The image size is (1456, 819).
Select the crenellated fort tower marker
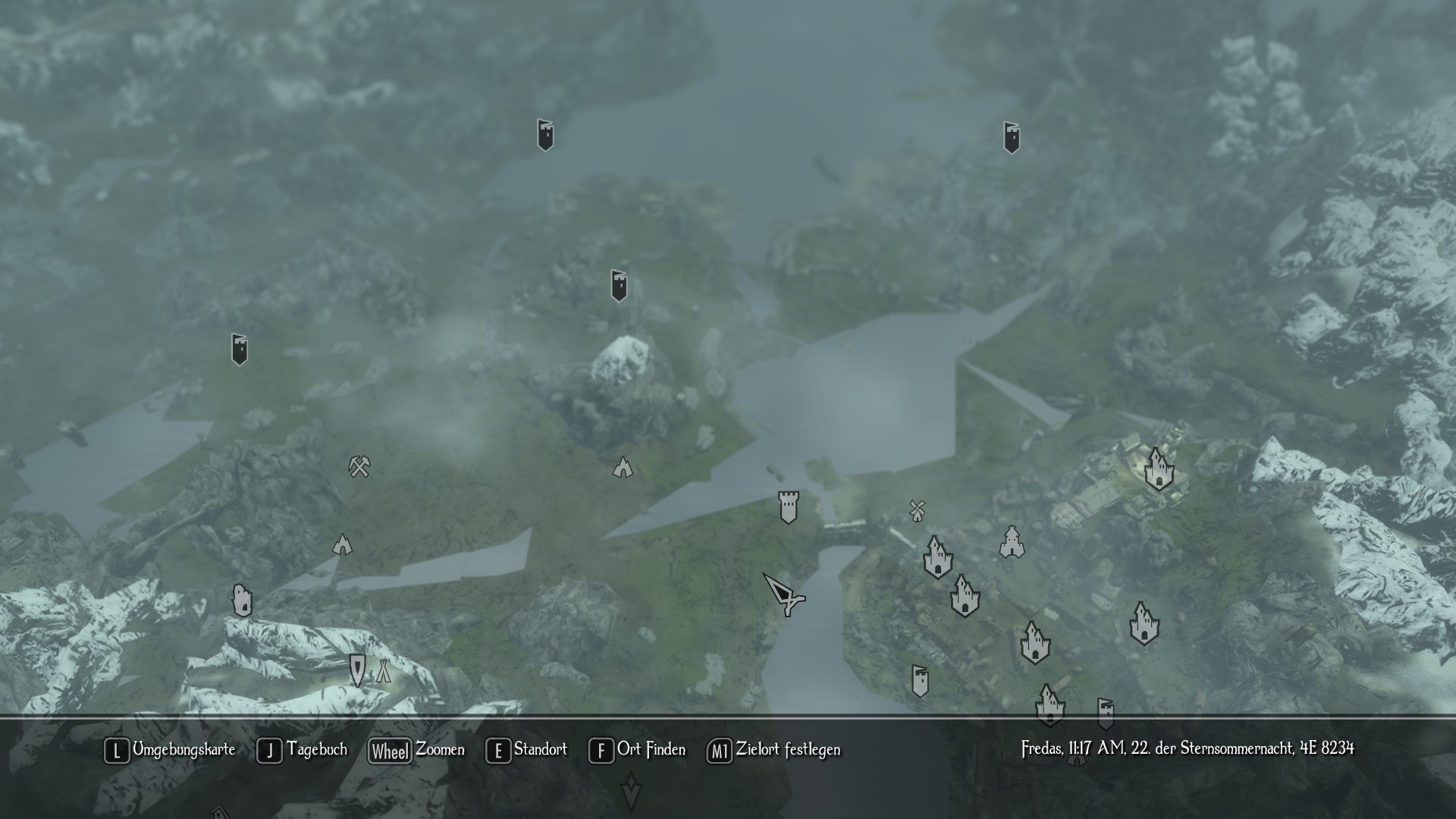pos(789,507)
